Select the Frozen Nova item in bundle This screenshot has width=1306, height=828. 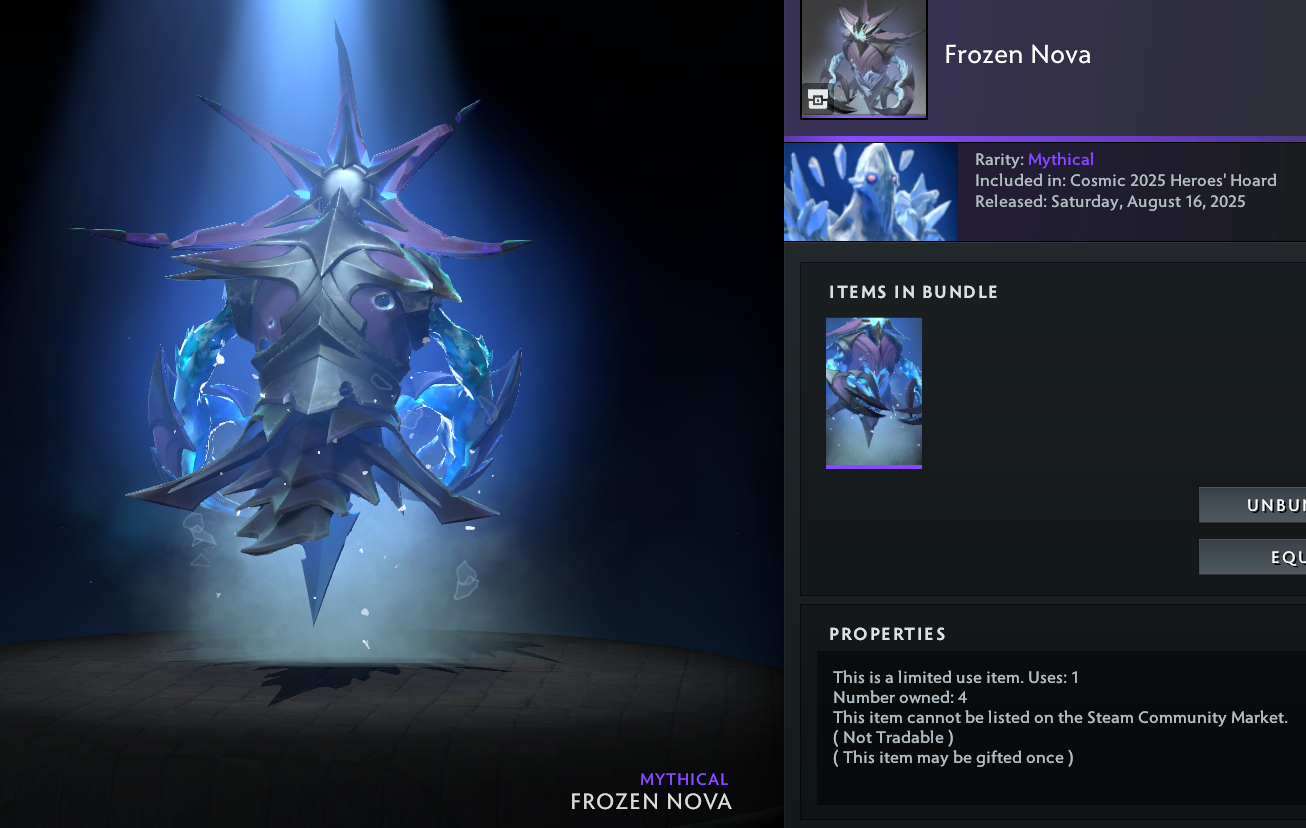(874, 392)
